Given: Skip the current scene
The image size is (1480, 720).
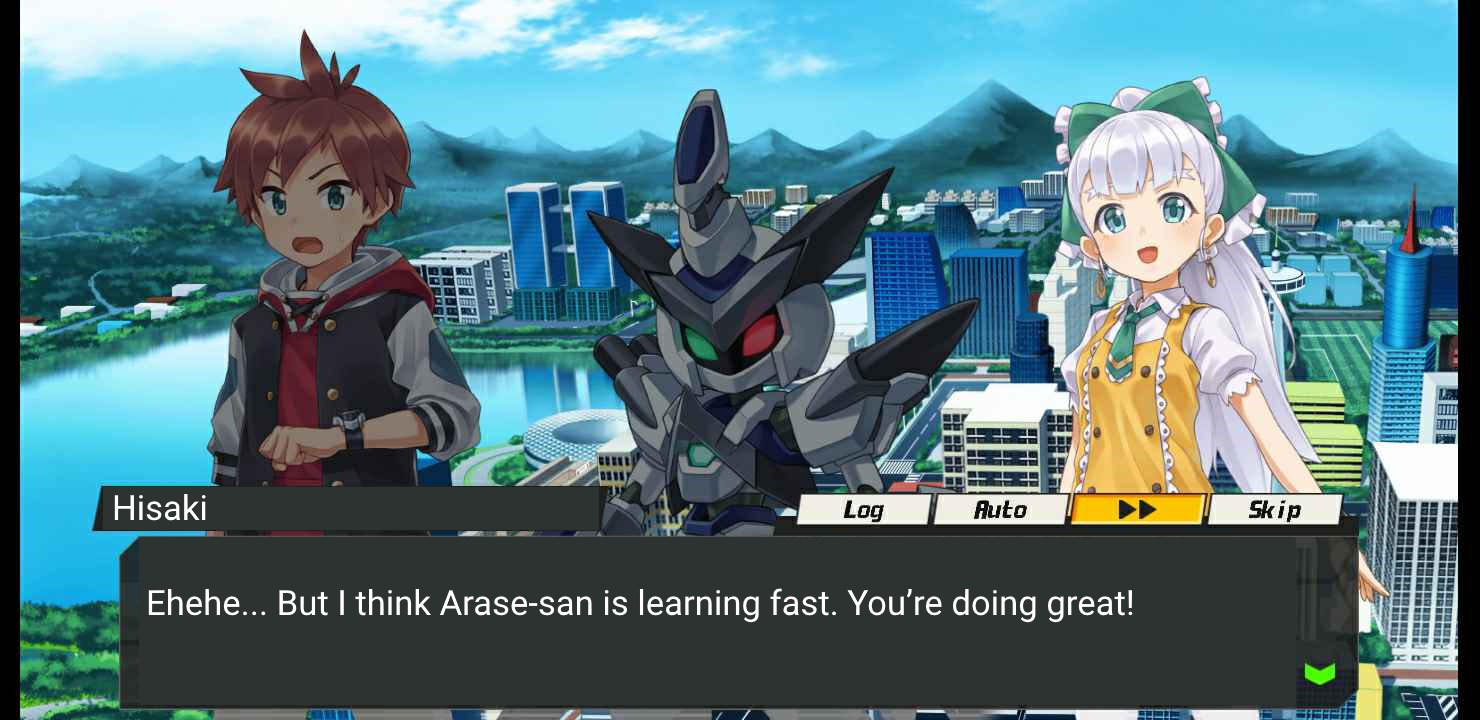Looking at the screenshot, I should click(x=1274, y=510).
